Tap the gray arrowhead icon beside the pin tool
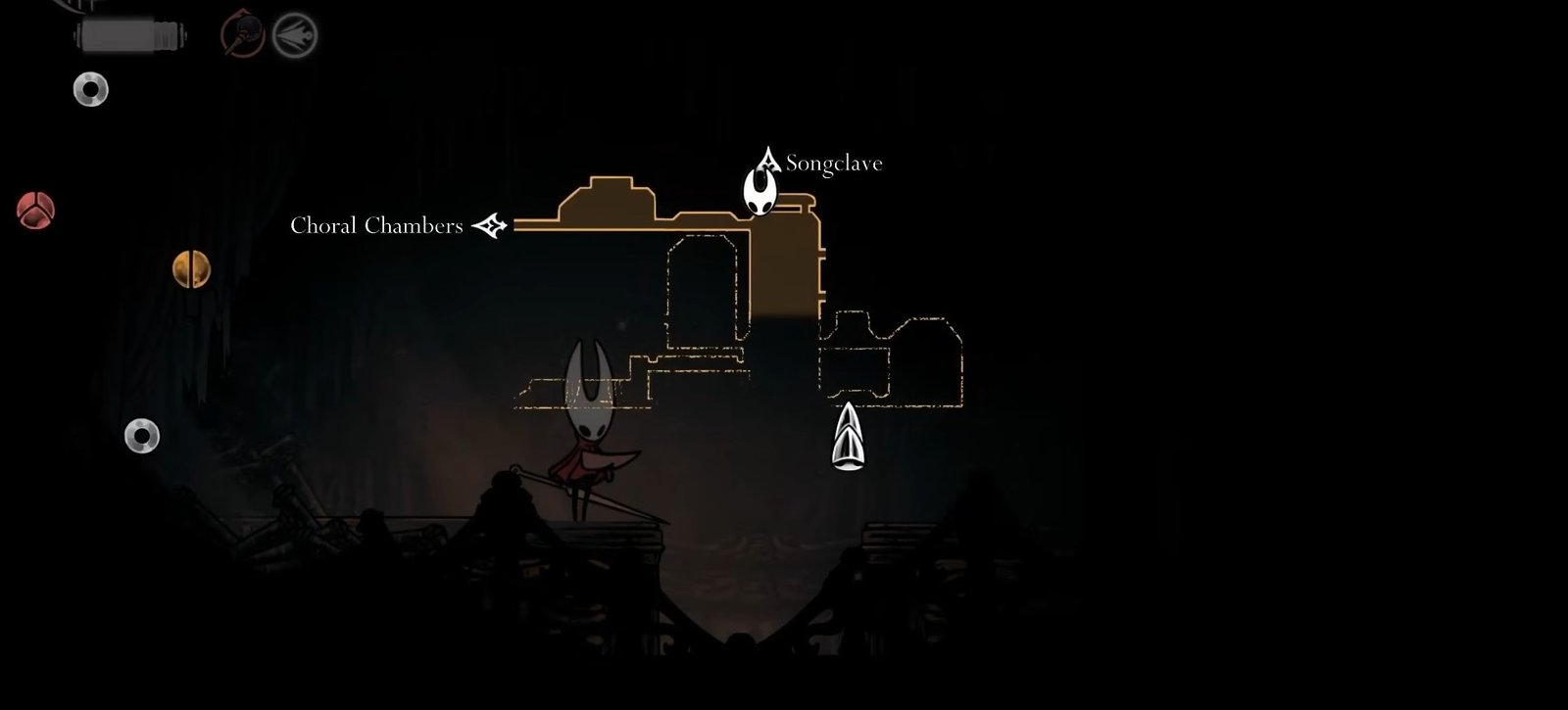 click(294, 35)
